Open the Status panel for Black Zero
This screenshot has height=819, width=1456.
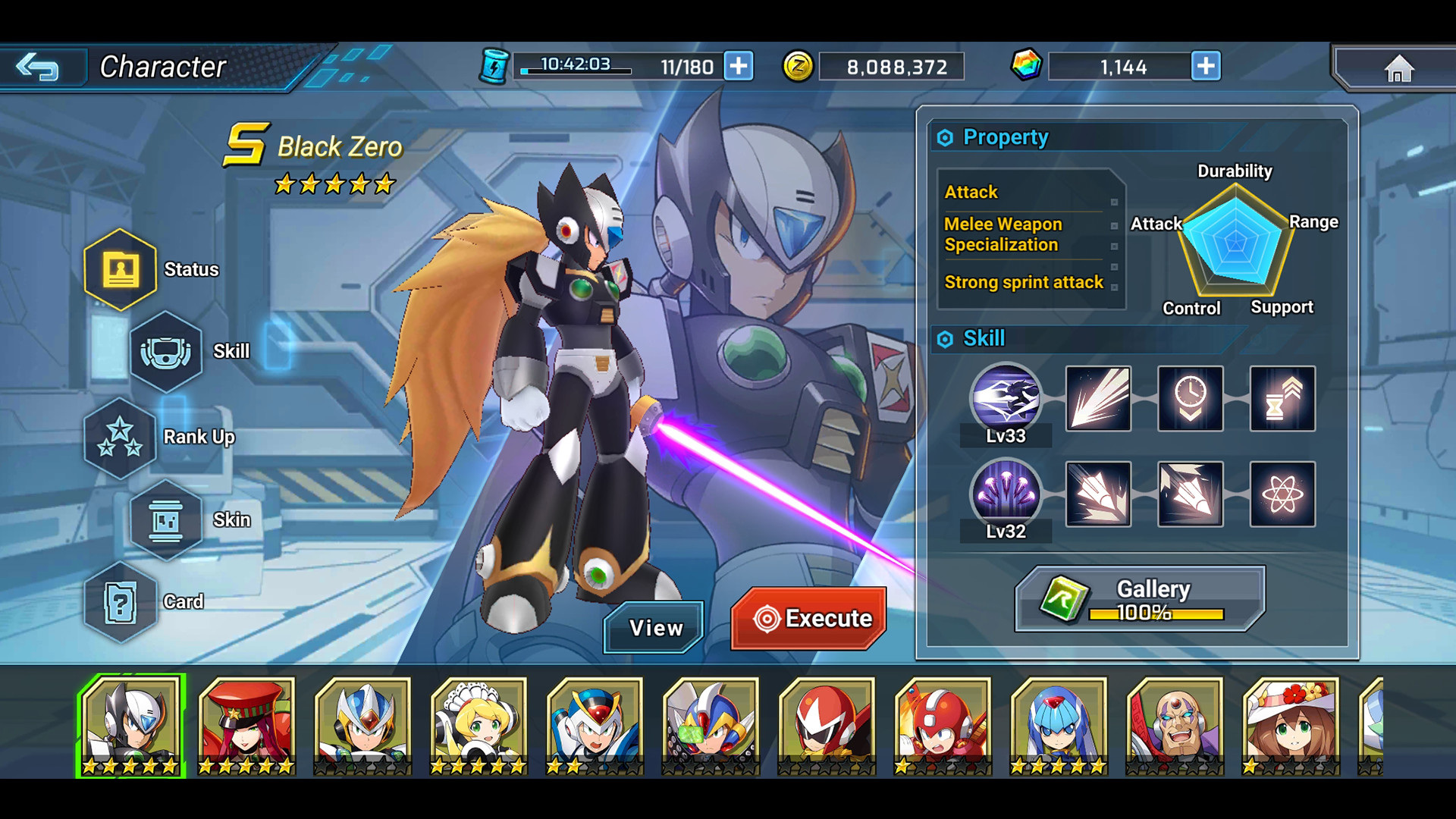pos(121,269)
